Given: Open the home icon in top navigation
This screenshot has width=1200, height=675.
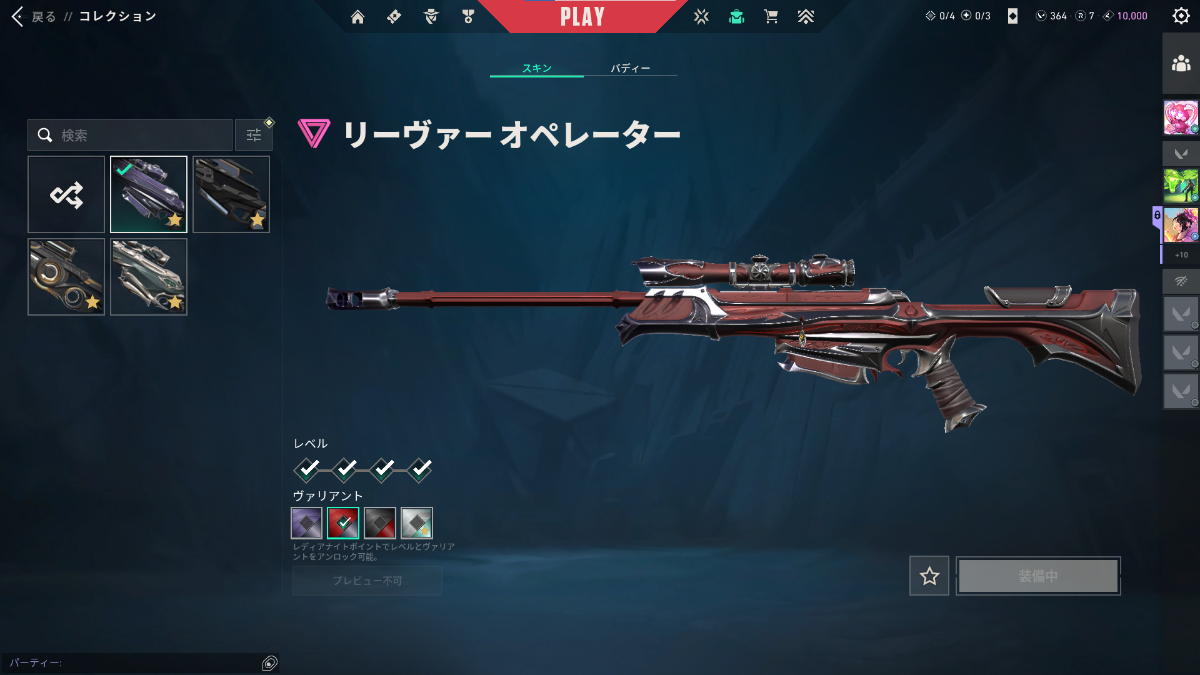Looking at the screenshot, I should [x=358, y=16].
